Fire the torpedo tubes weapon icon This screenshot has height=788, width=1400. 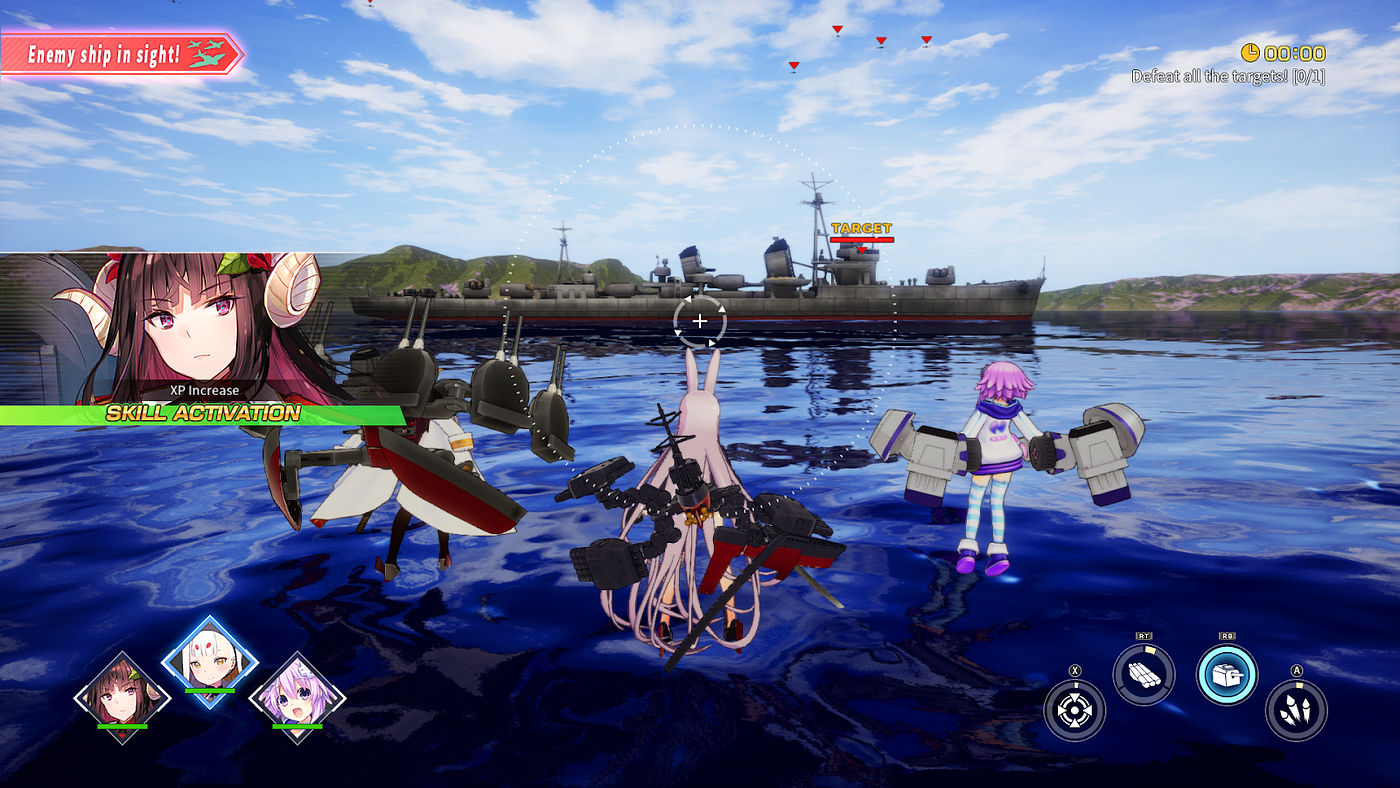(x=1143, y=675)
